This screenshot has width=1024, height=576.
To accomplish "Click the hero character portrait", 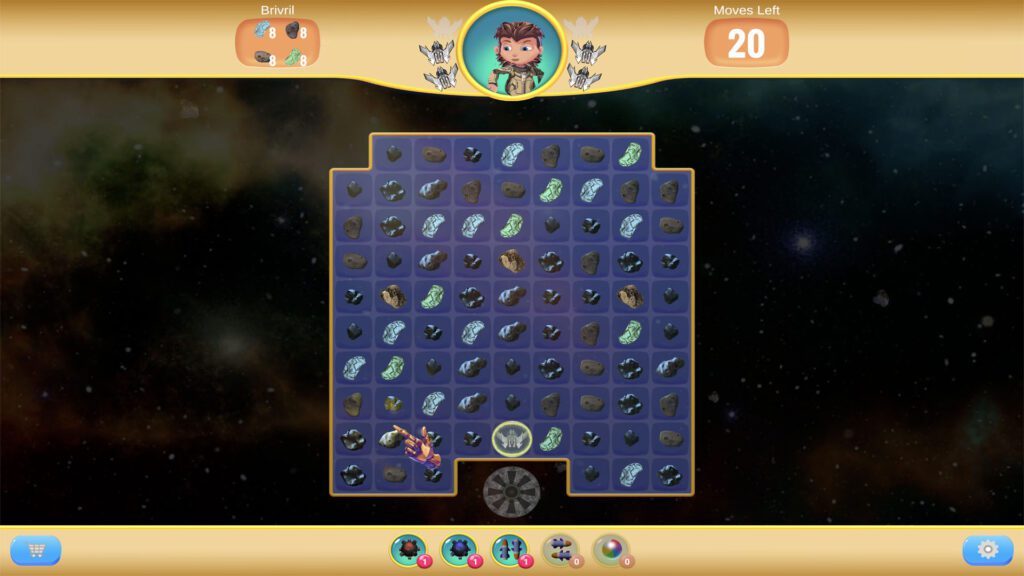I will click(x=512, y=49).
